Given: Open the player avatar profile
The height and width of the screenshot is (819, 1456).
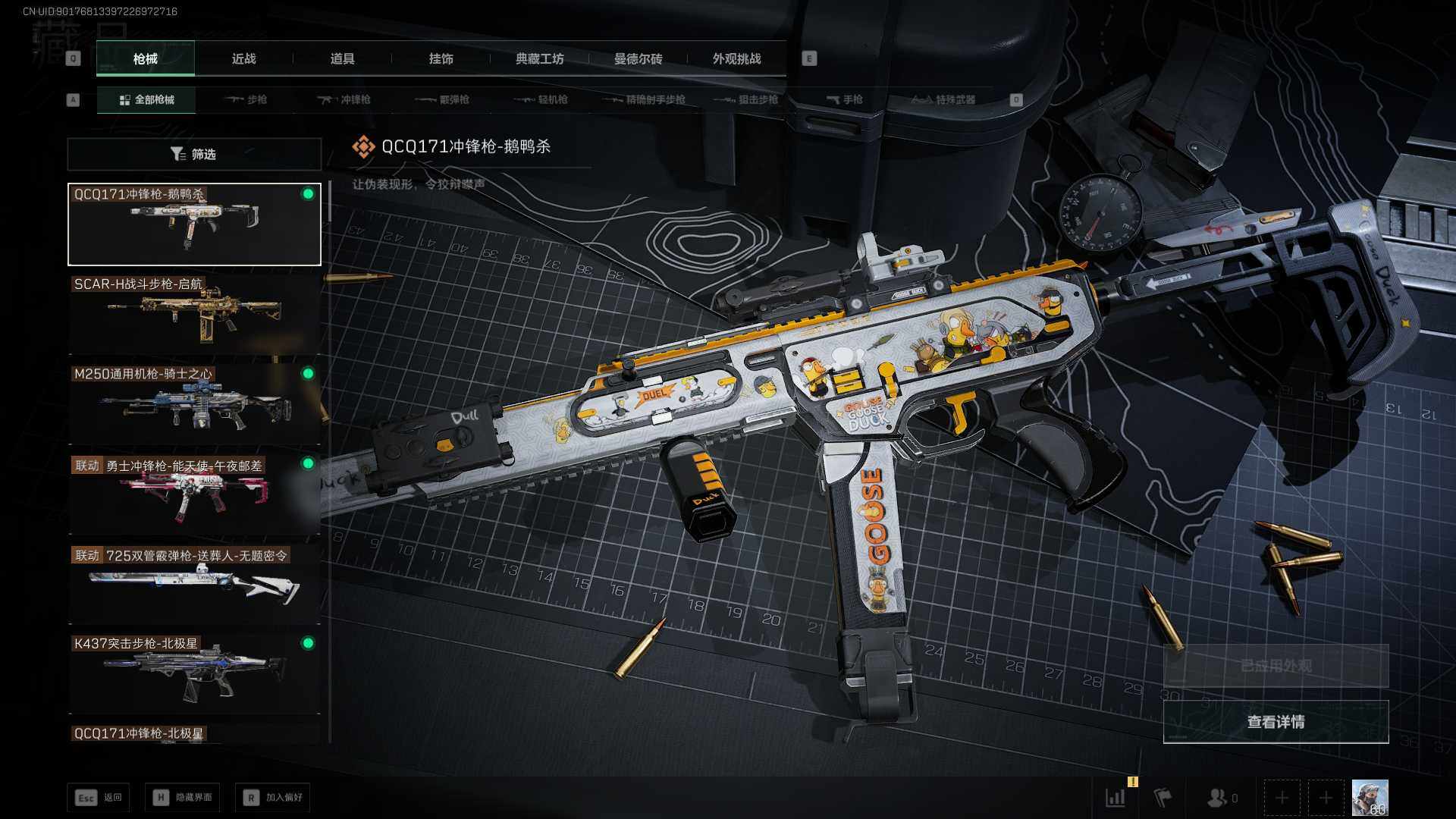Looking at the screenshot, I should pyautogui.click(x=1370, y=798).
